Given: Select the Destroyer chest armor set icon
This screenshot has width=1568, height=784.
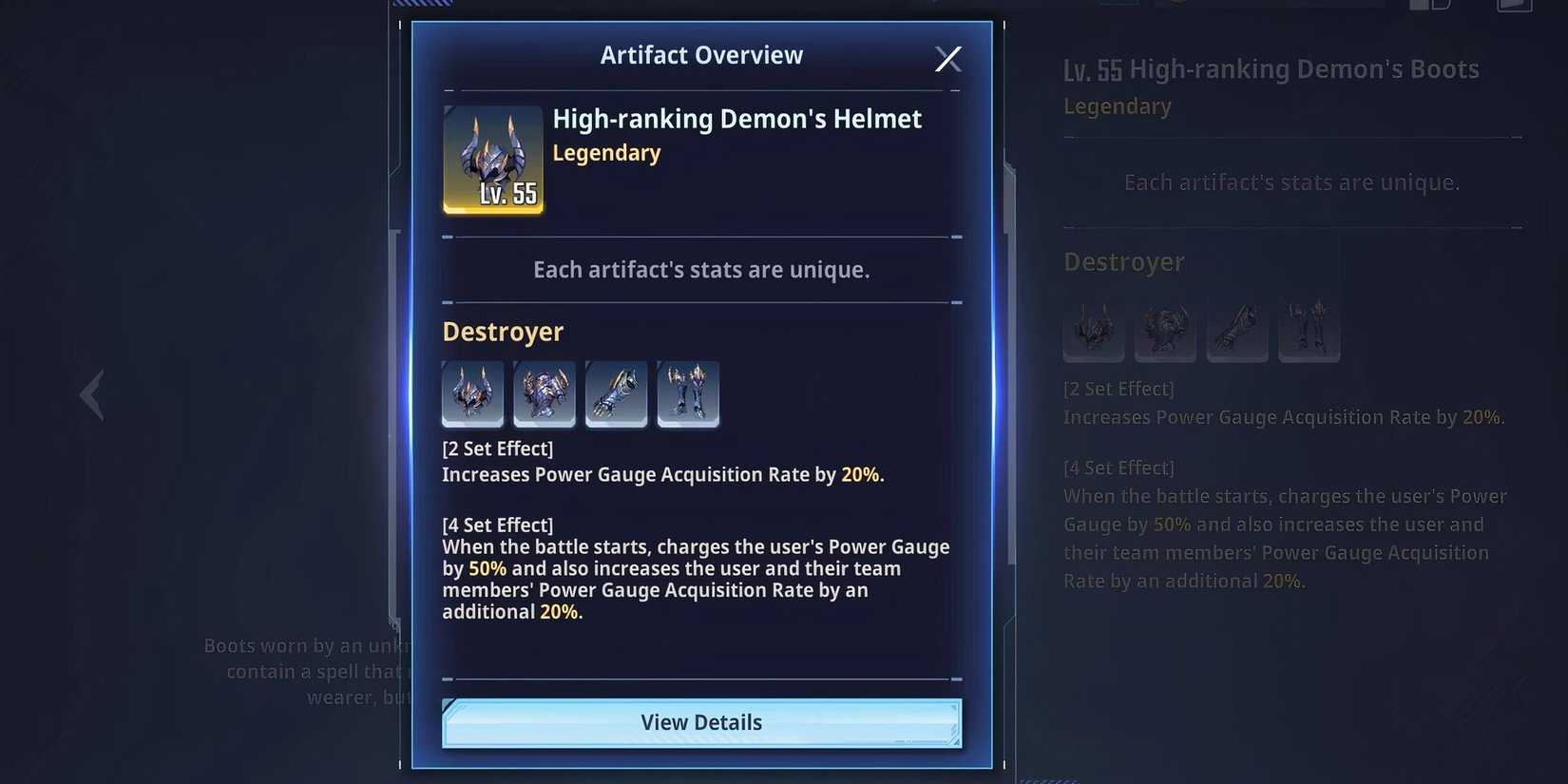Looking at the screenshot, I should (x=545, y=393).
